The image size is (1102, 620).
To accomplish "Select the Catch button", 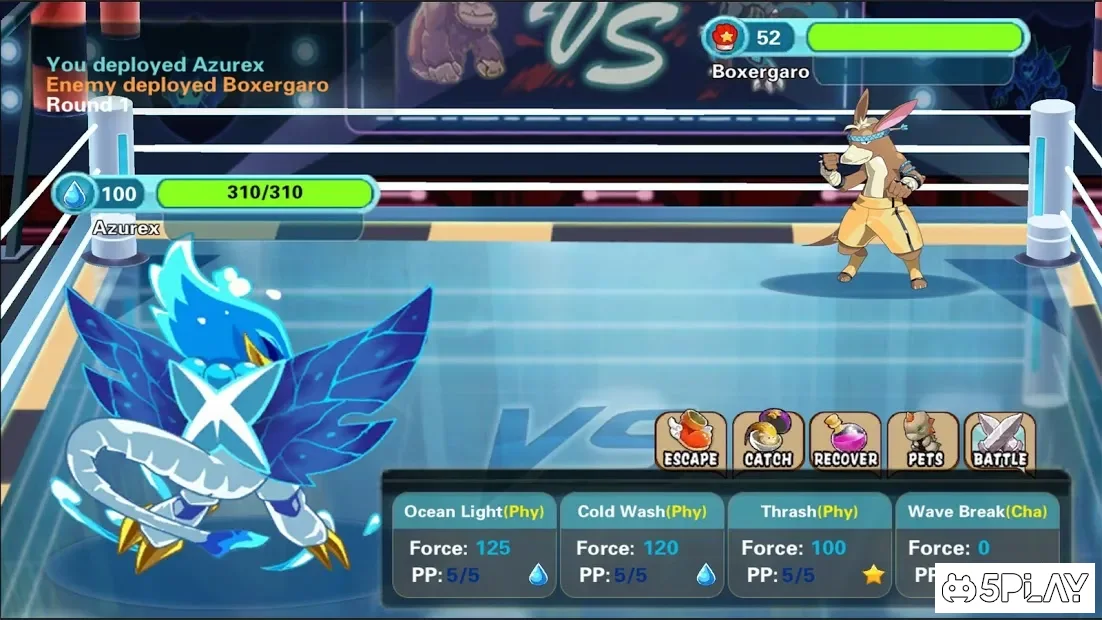I will [x=768, y=441].
